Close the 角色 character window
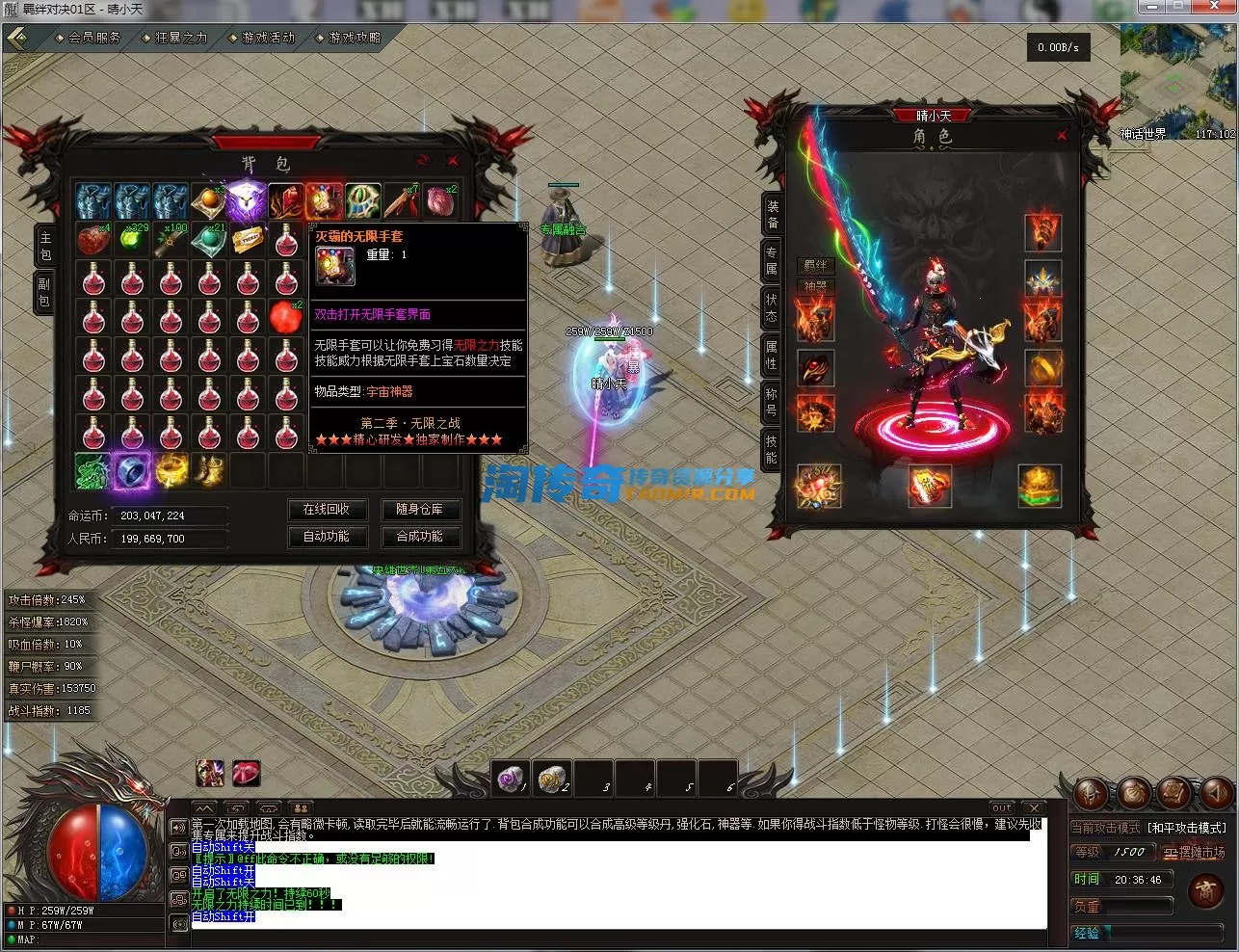1239x952 pixels. pyautogui.click(x=1062, y=136)
